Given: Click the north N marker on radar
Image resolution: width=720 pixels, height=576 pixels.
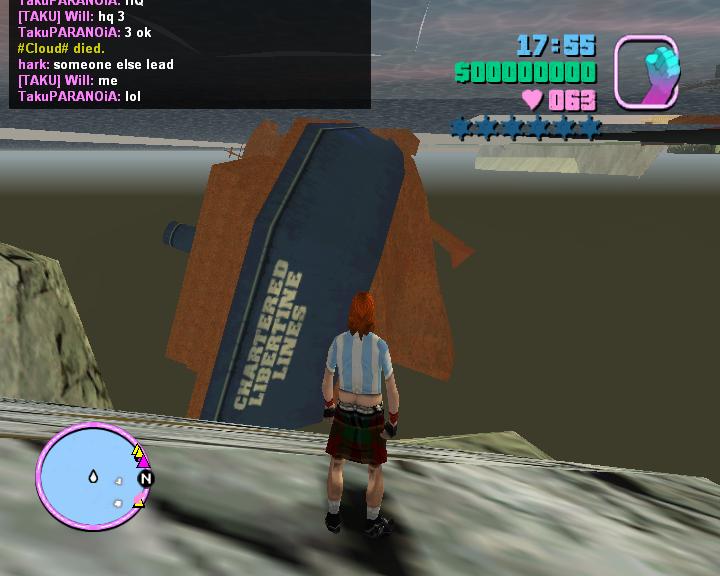Looking at the screenshot, I should pyautogui.click(x=145, y=479).
